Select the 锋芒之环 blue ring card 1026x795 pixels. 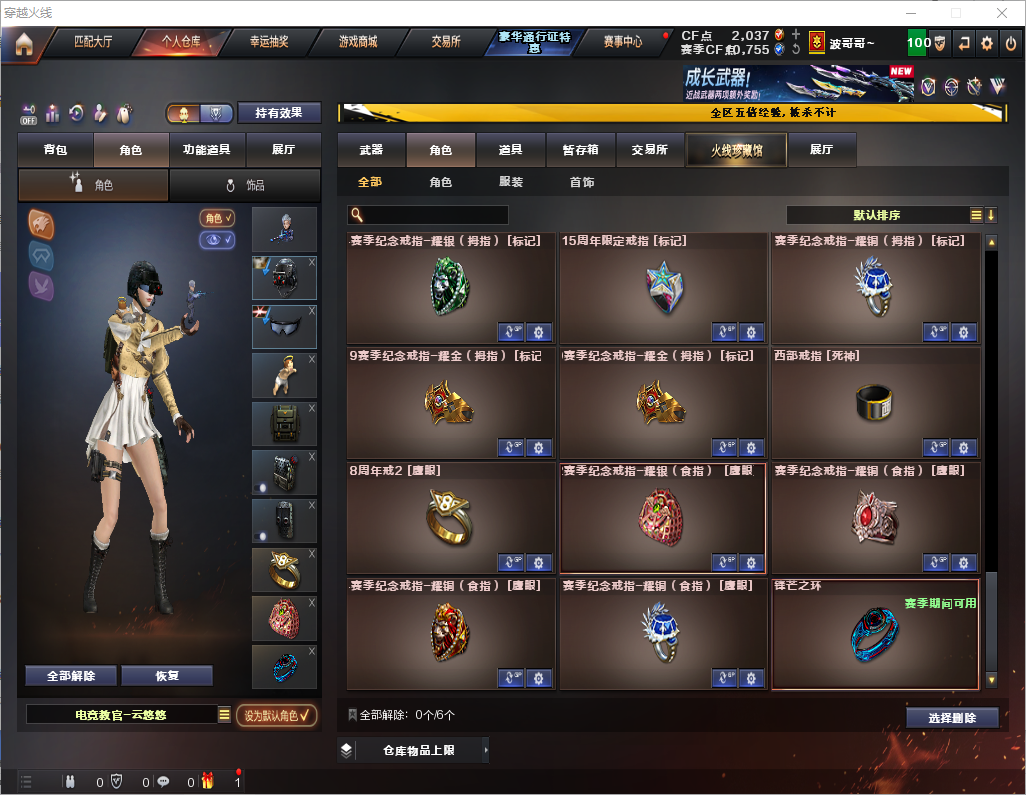point(875,634)
